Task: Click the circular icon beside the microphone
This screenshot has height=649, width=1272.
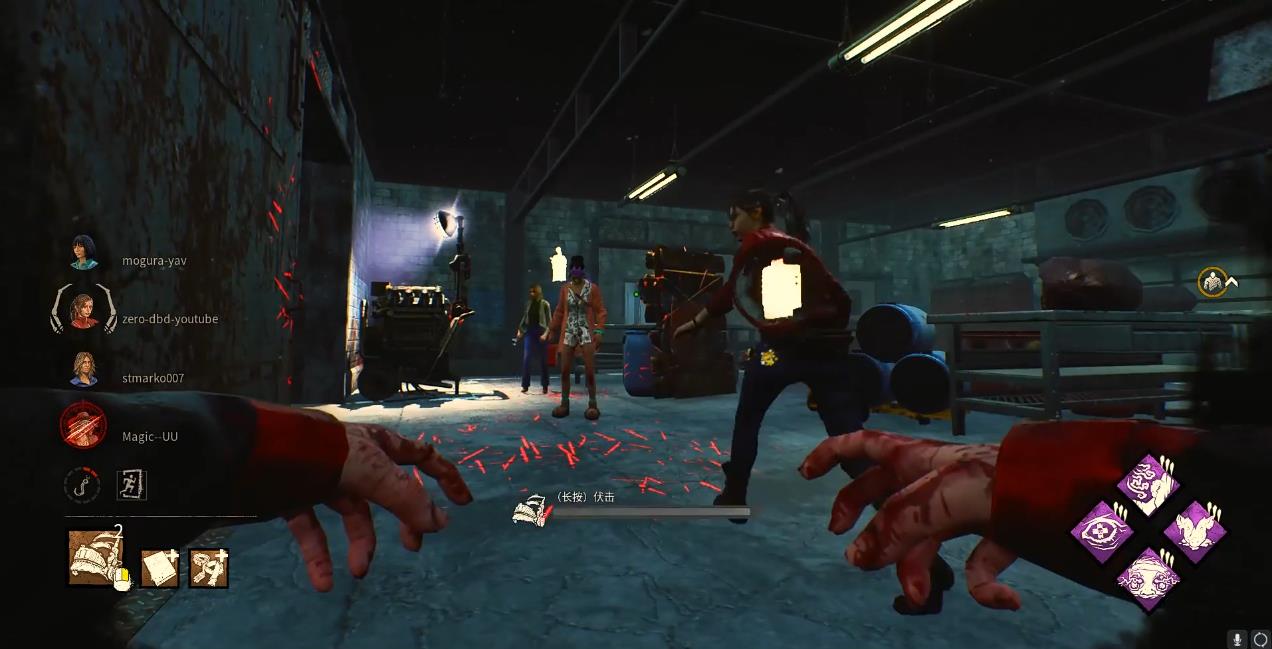Action: pos(1260,638)
